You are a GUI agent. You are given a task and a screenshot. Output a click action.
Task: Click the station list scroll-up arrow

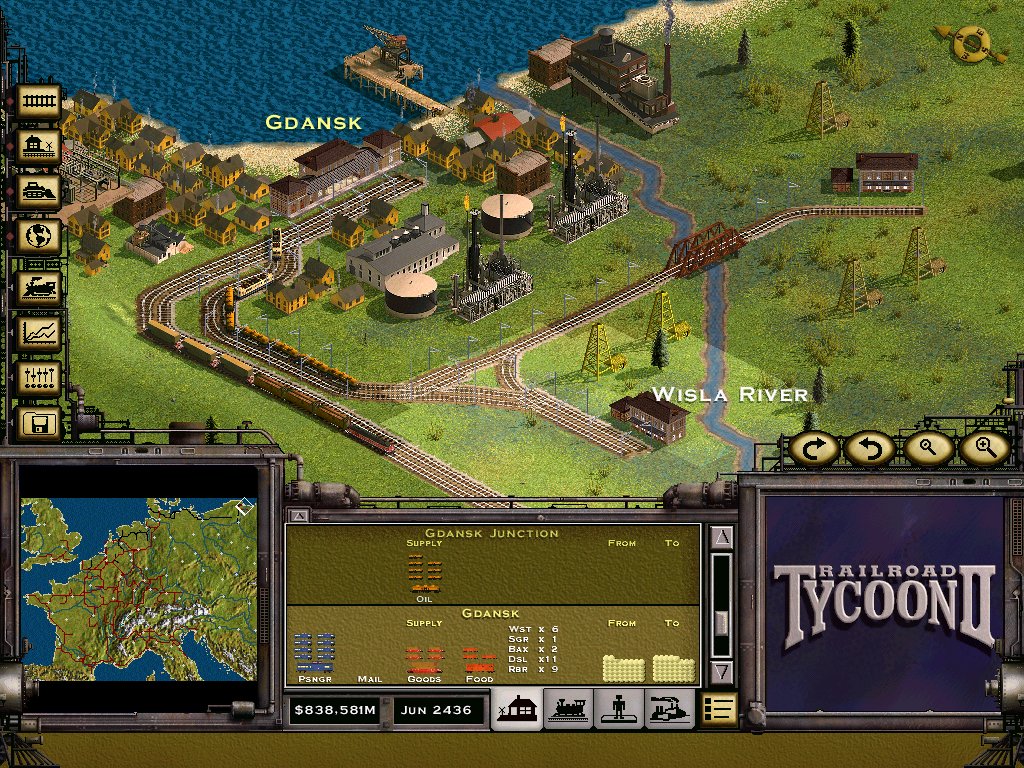[722, 538]
